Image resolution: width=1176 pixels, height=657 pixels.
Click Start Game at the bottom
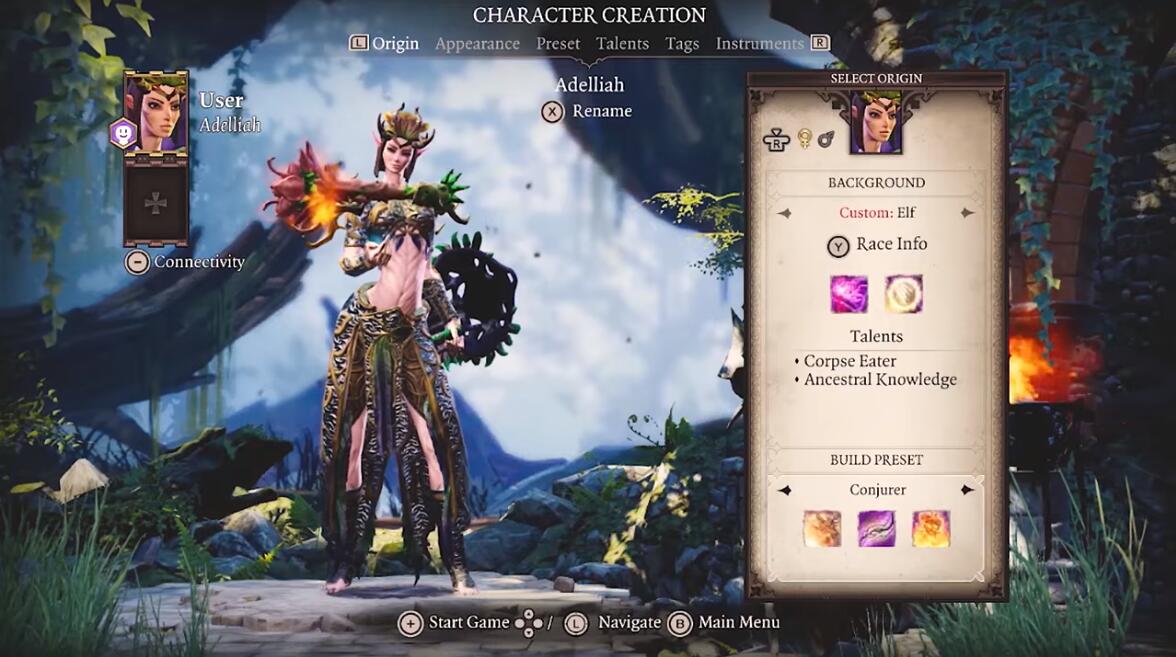455,623
